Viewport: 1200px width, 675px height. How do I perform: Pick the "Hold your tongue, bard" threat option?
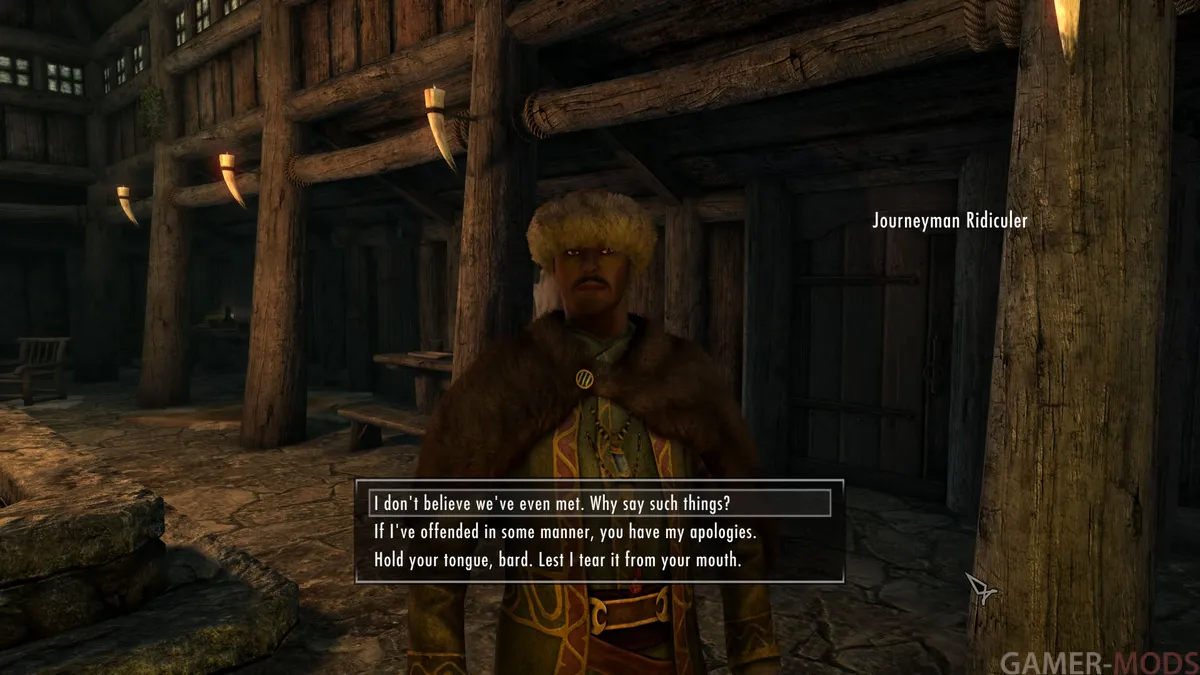(x=557, y=560)
